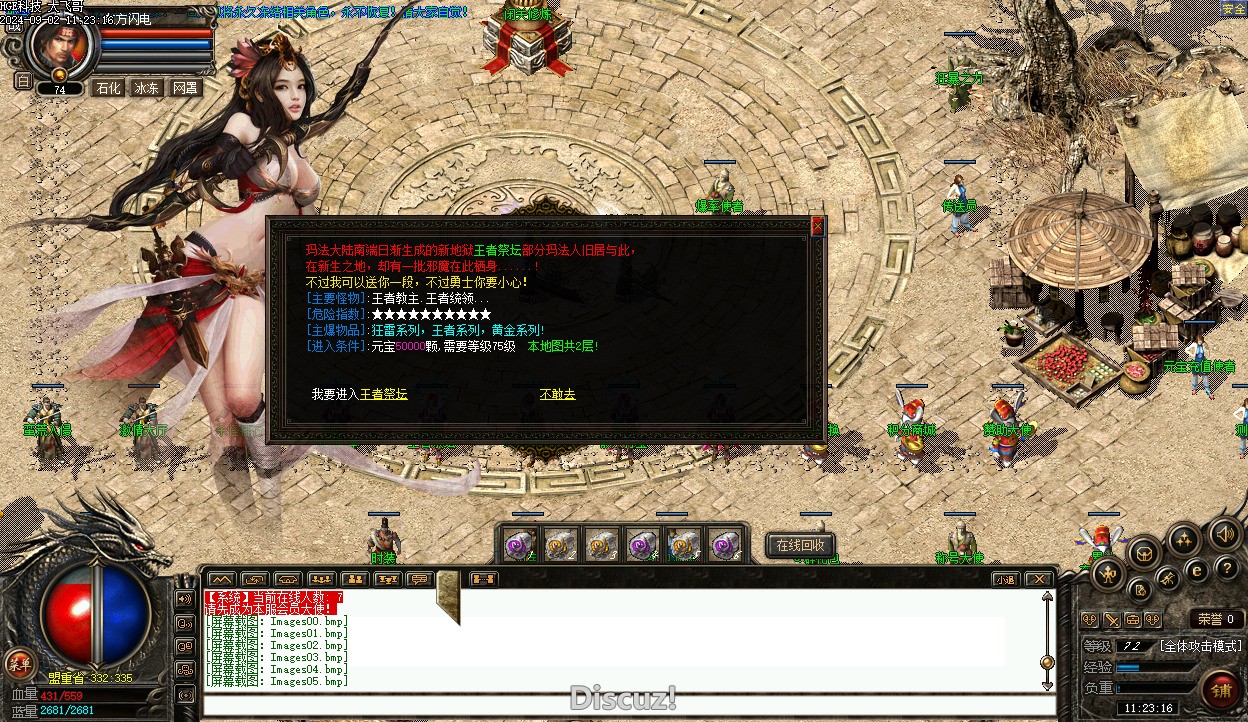The height and width of the screenshot is (722, 1248).
Task: Switch the 全体攻击模式 attack mode
Action: (x=1200, y=646)
